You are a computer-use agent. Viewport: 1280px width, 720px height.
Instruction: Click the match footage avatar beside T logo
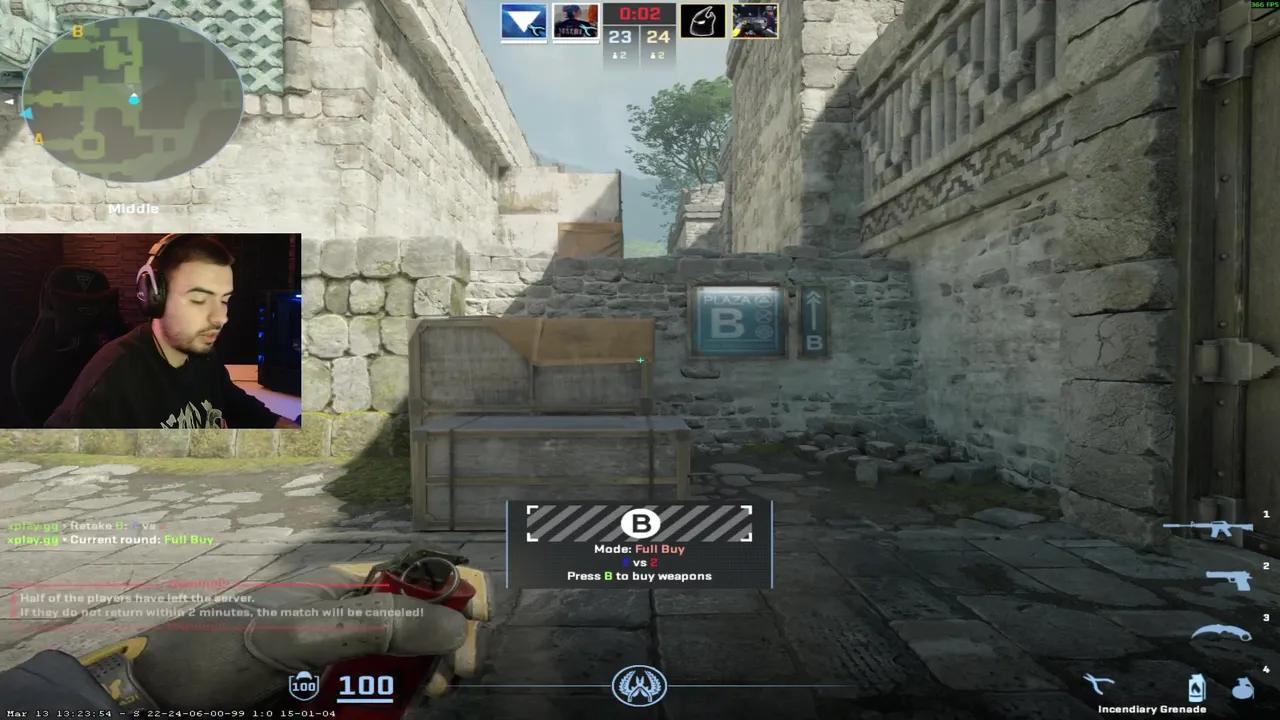point(755,22)
